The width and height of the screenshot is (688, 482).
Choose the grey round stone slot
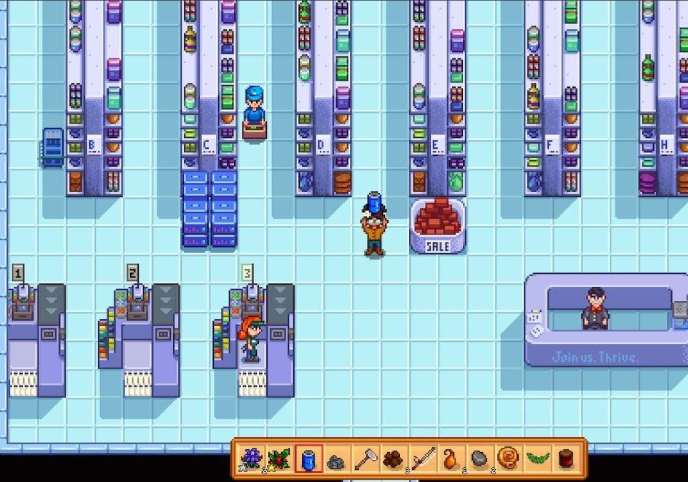(482, 459)
